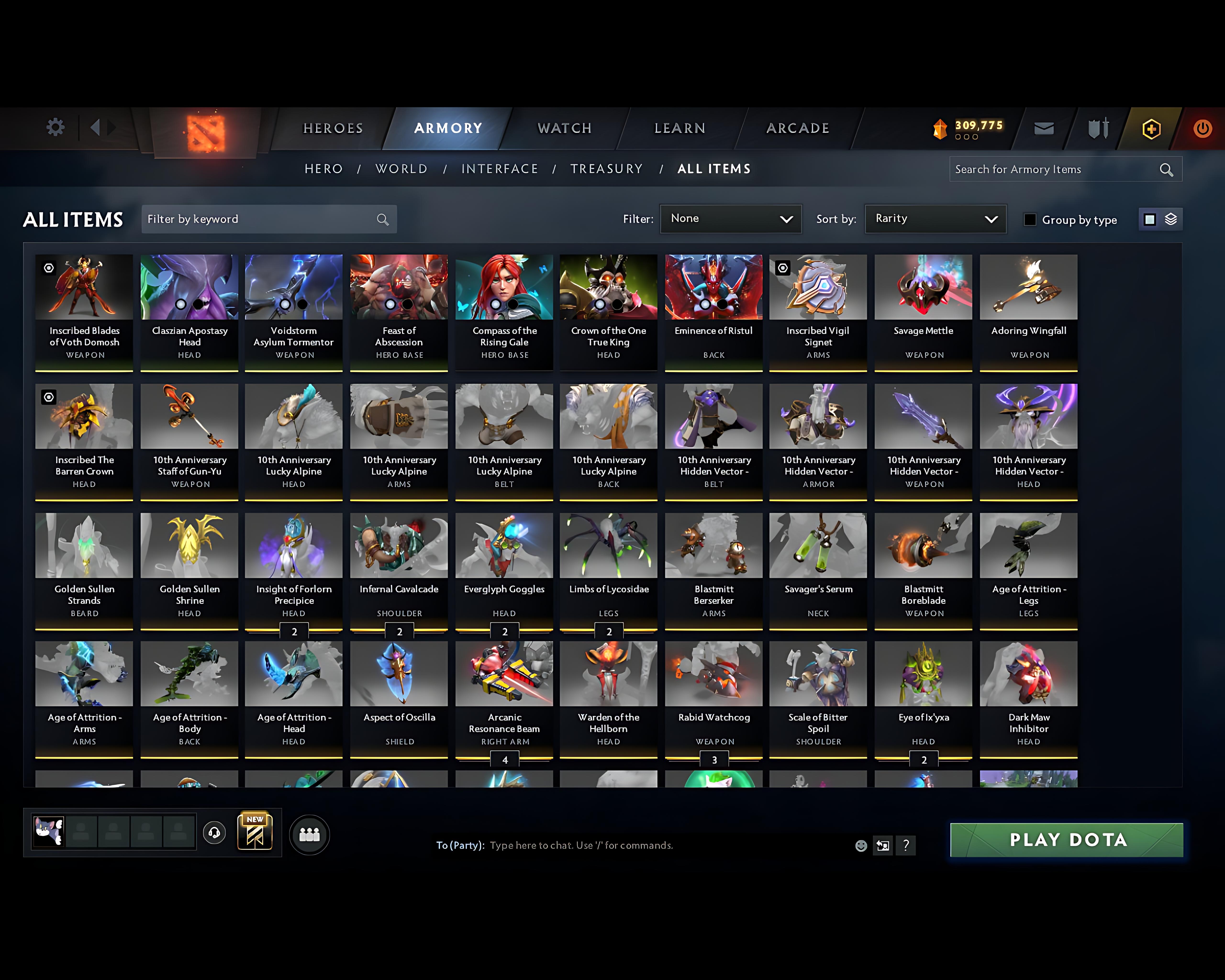This screenshot has height=980, width=1225.
Task: Open the Filter None dropdown
Action: (731, 219)
